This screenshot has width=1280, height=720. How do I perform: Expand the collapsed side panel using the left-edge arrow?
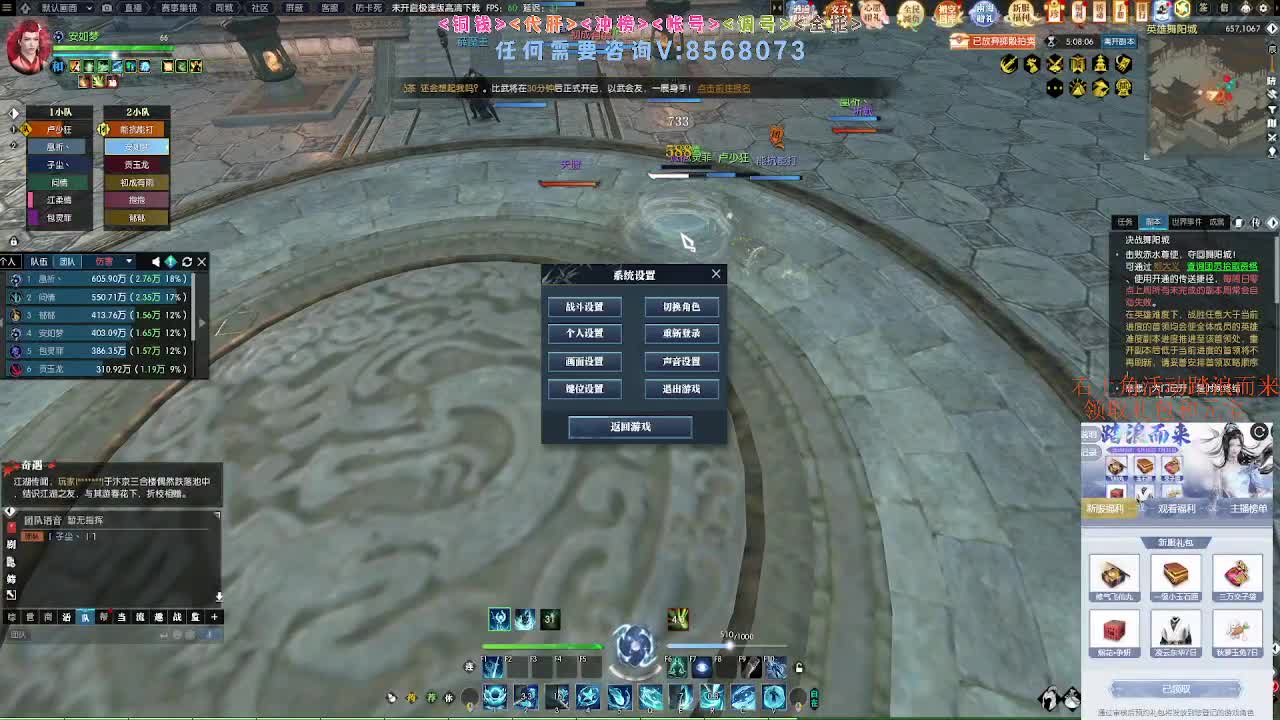pyautogui.click(x=202, y=322)
